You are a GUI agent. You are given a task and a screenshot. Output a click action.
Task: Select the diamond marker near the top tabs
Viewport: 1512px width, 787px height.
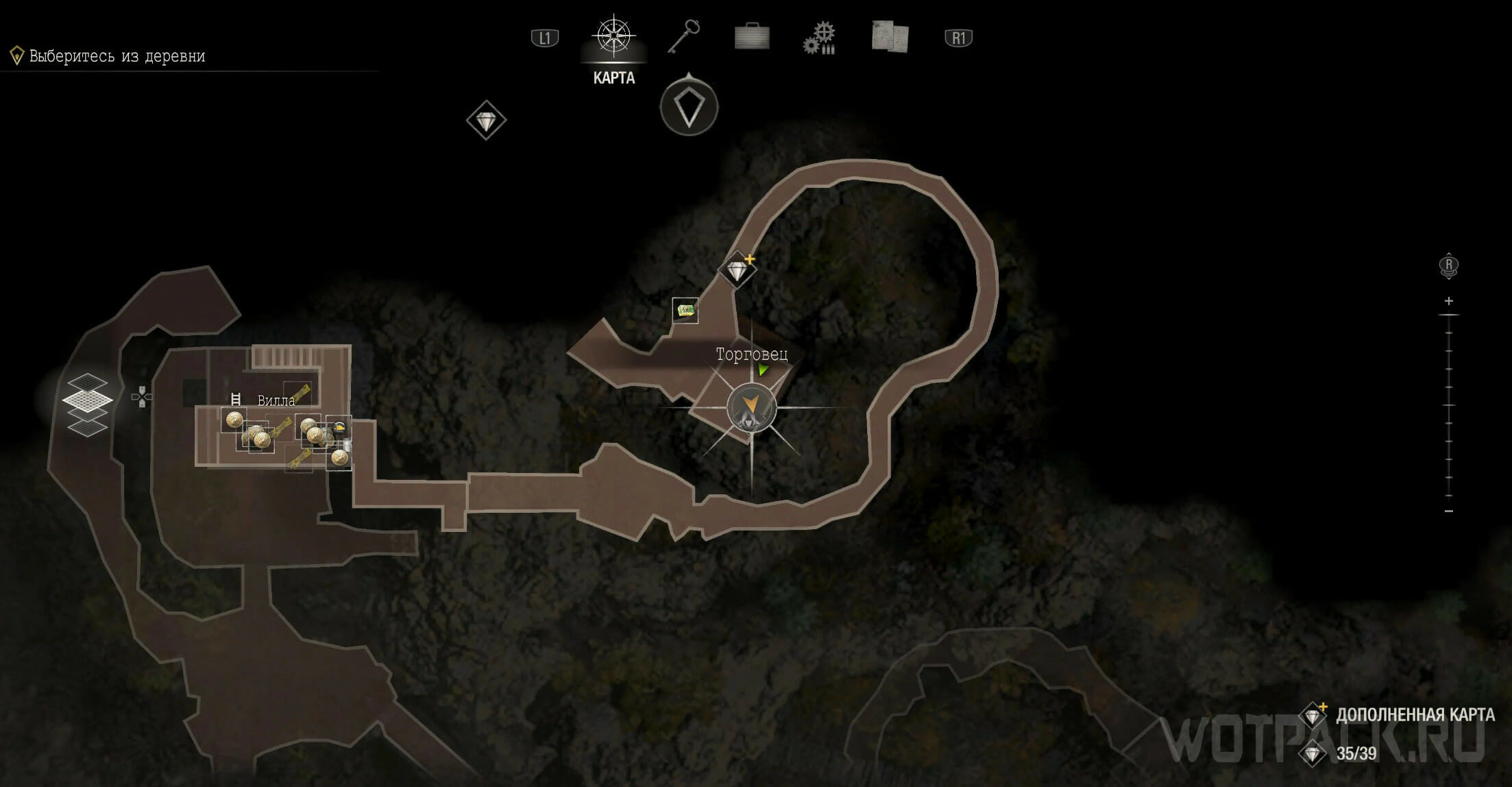[x=486, y=121]
